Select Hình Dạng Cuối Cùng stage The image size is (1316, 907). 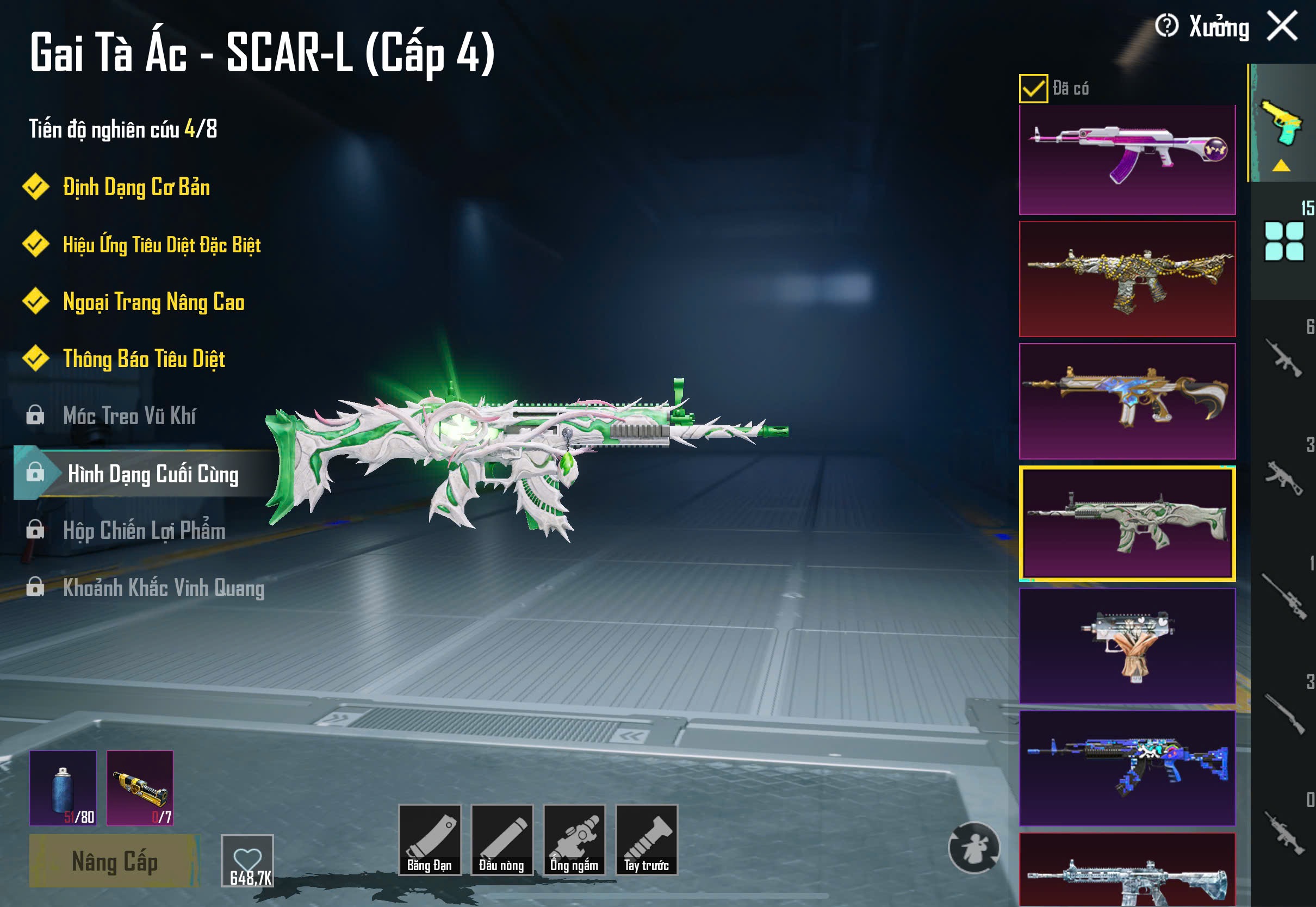point(152,474)
